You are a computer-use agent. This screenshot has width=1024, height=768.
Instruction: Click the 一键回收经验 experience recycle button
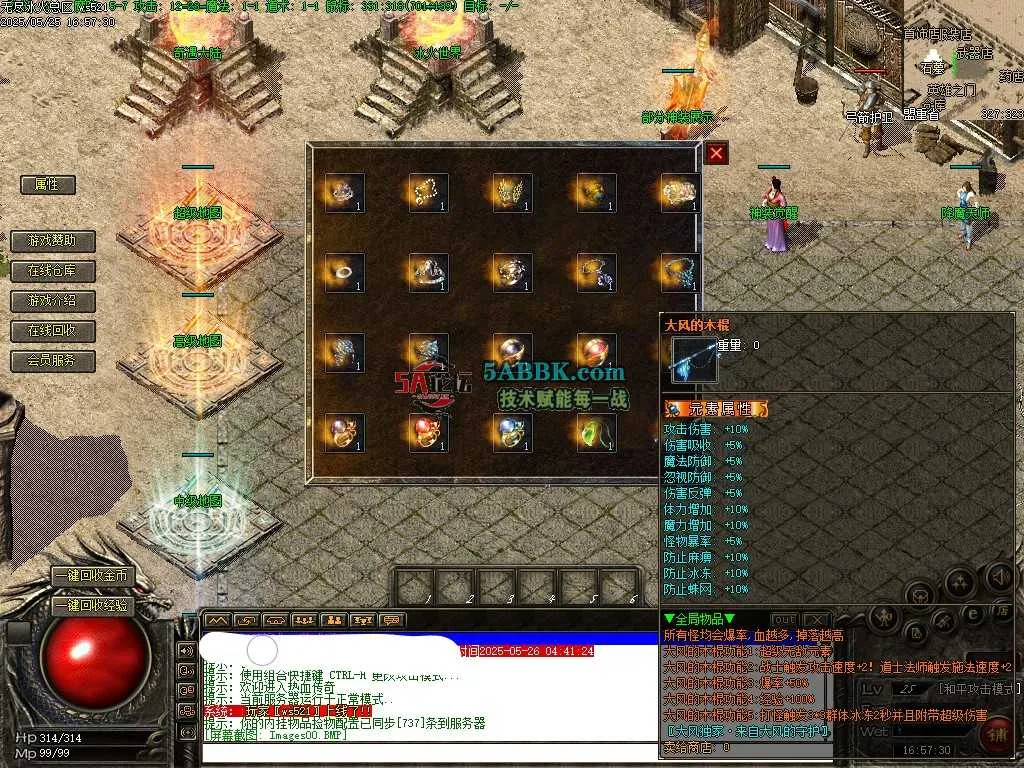click(x=93, y=605)
